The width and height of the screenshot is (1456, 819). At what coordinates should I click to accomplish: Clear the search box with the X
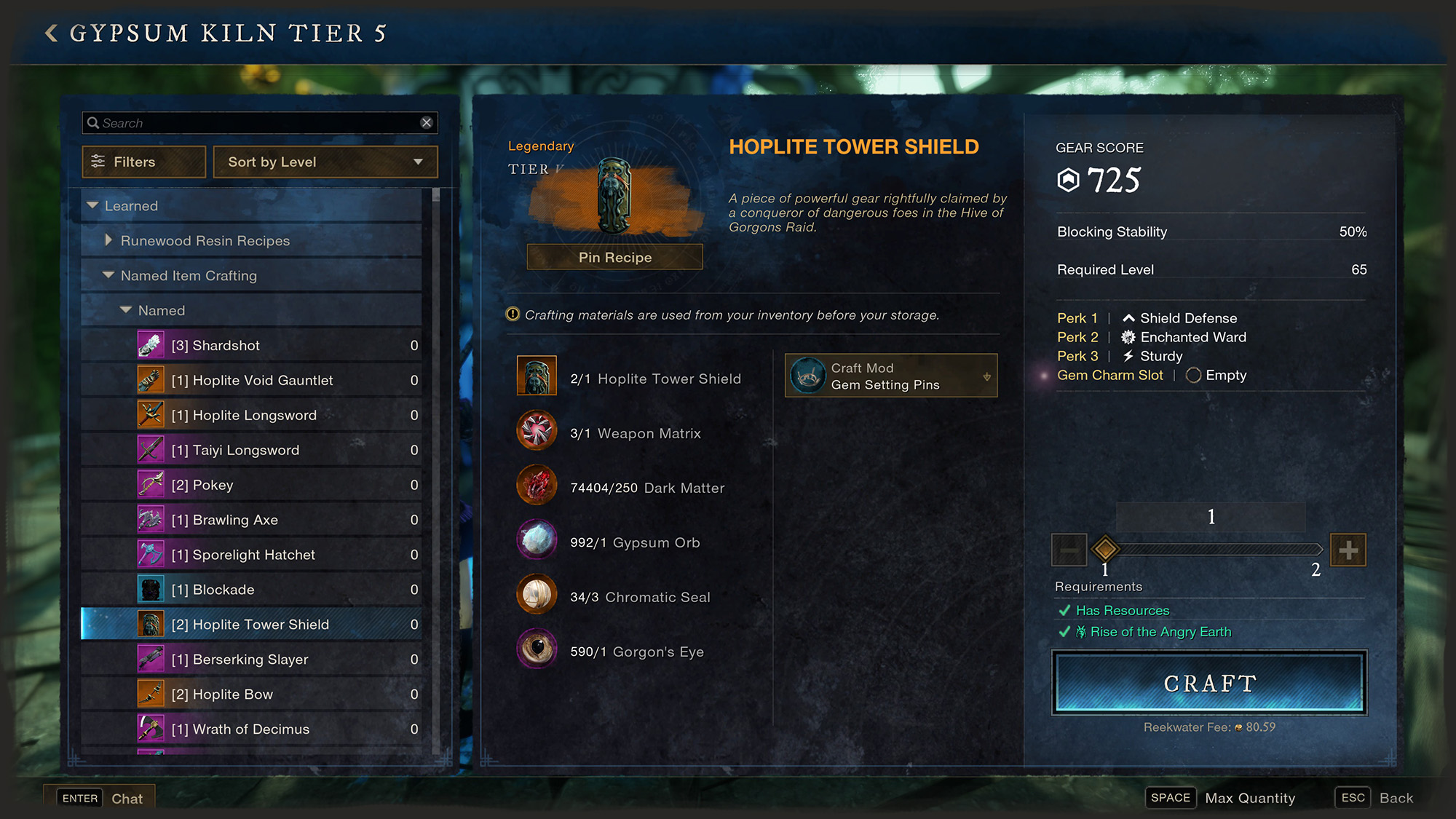pyautogui.click(x=427, y=123)
